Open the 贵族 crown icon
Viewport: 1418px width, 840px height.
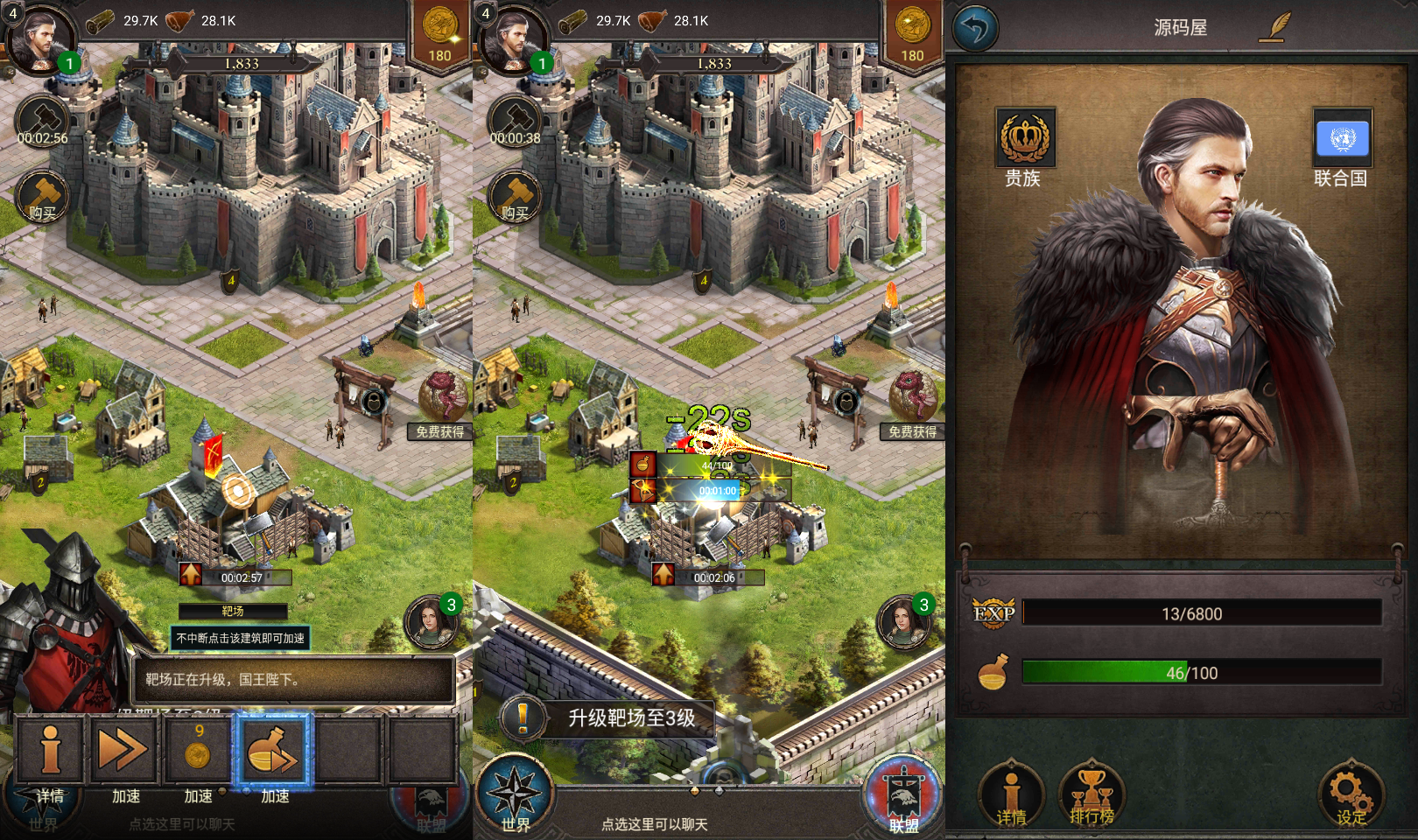tap(1025, 138)
